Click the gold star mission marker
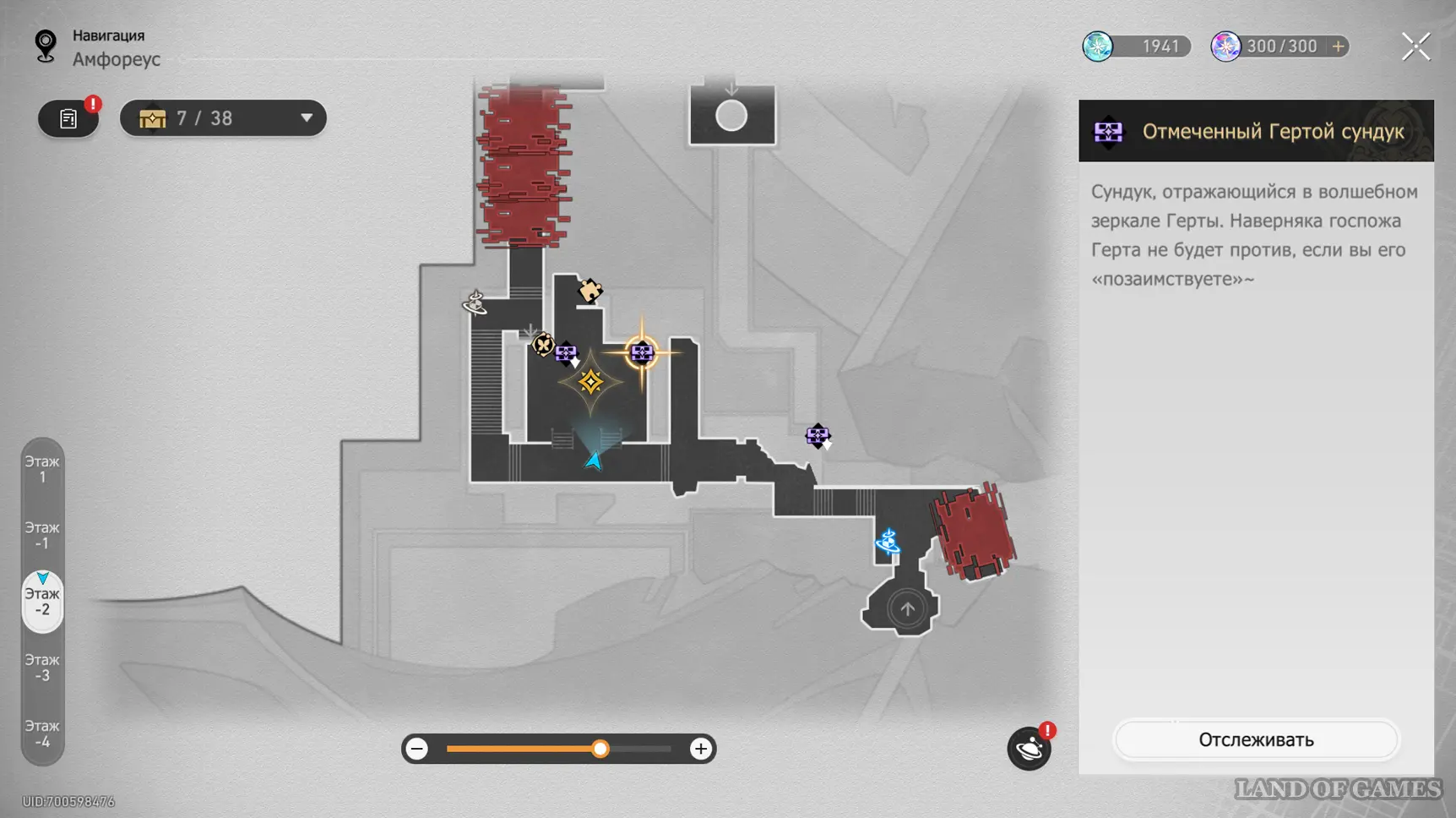 coord(590,382)
